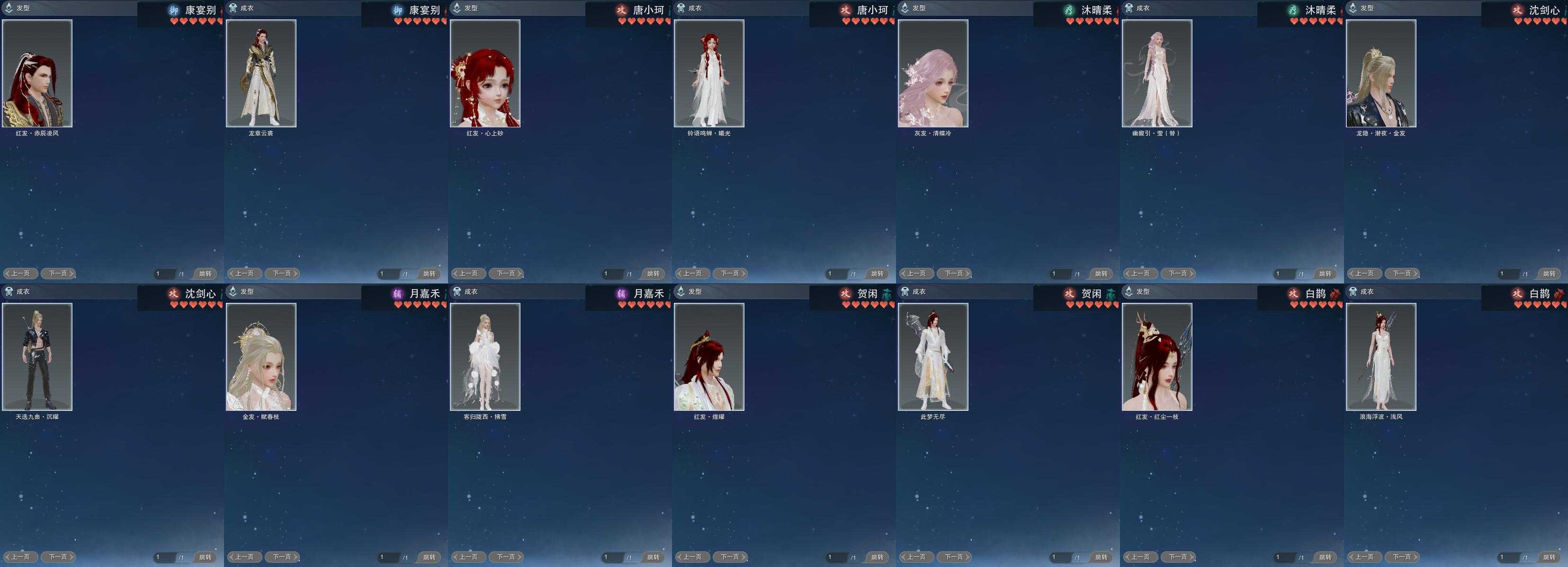Click the 红发·煌曜 hairstyle thumbnail
The height and width of the screenshot is (567, 1568).
point(709,356)
